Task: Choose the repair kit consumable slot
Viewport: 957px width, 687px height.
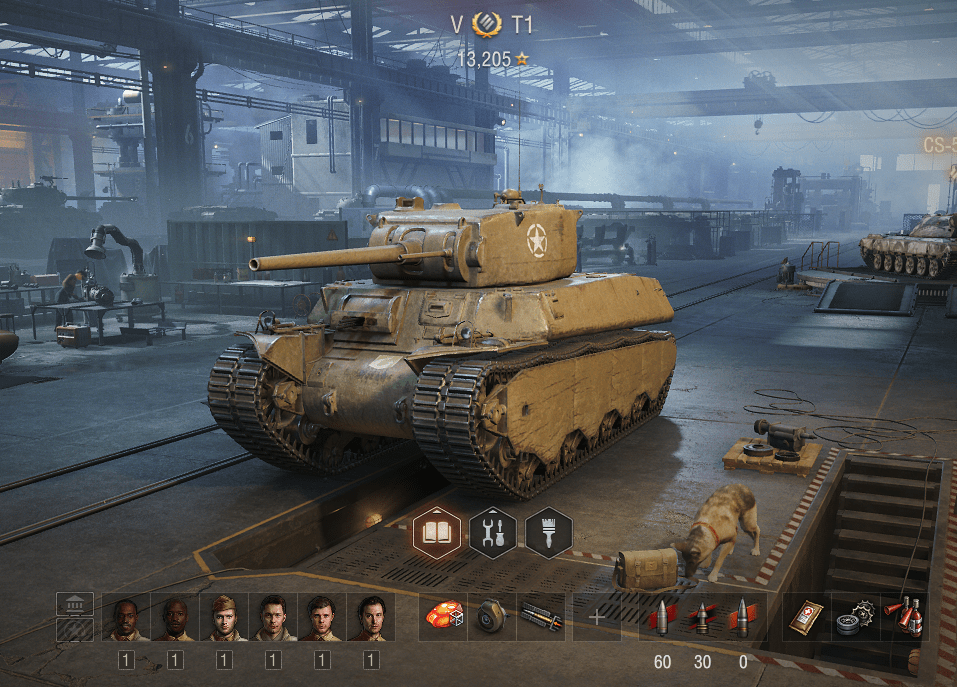Action: pyautogui.click(x=855, y=617)
